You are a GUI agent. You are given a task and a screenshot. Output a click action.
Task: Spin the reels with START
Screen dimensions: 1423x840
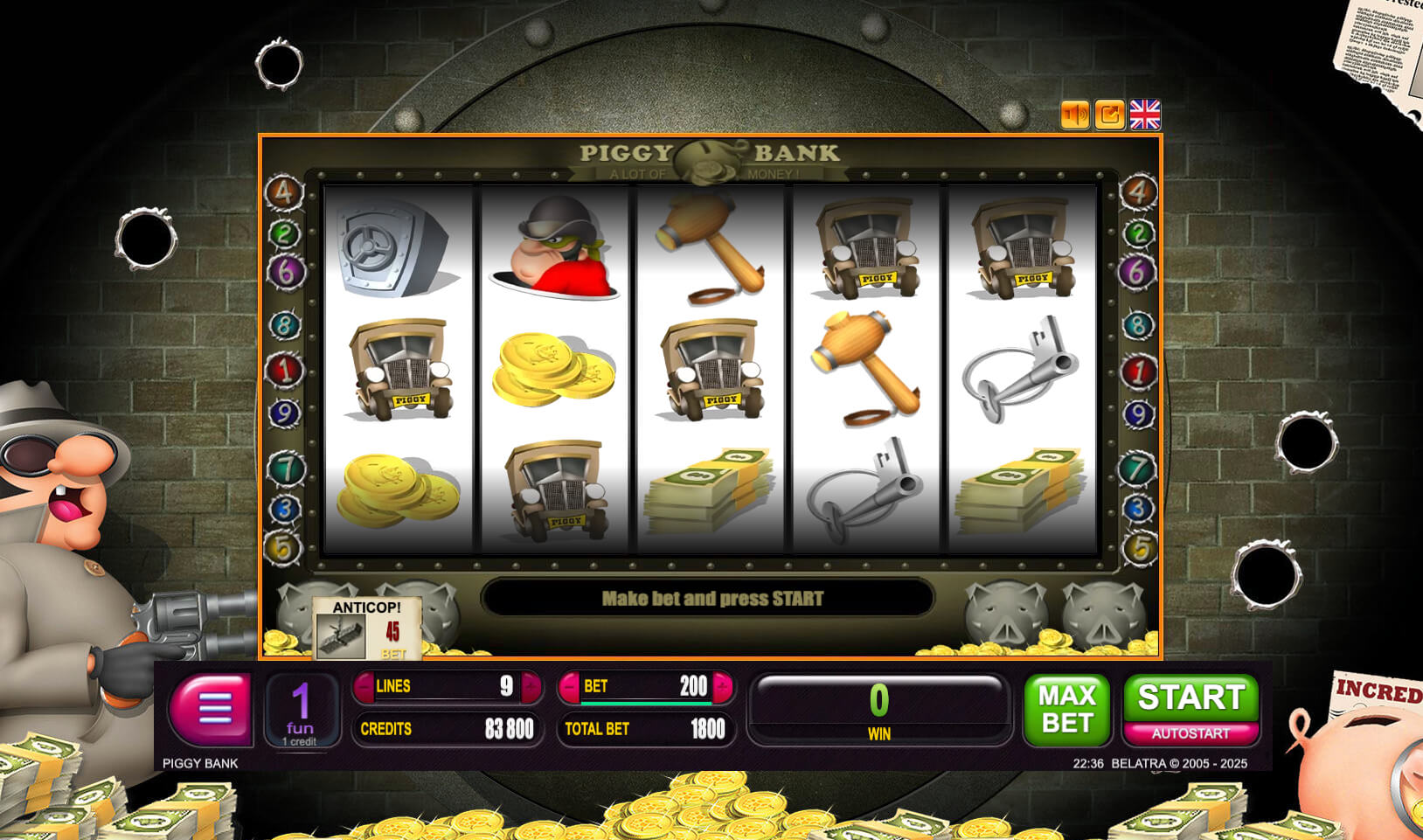coord(1190,698)
